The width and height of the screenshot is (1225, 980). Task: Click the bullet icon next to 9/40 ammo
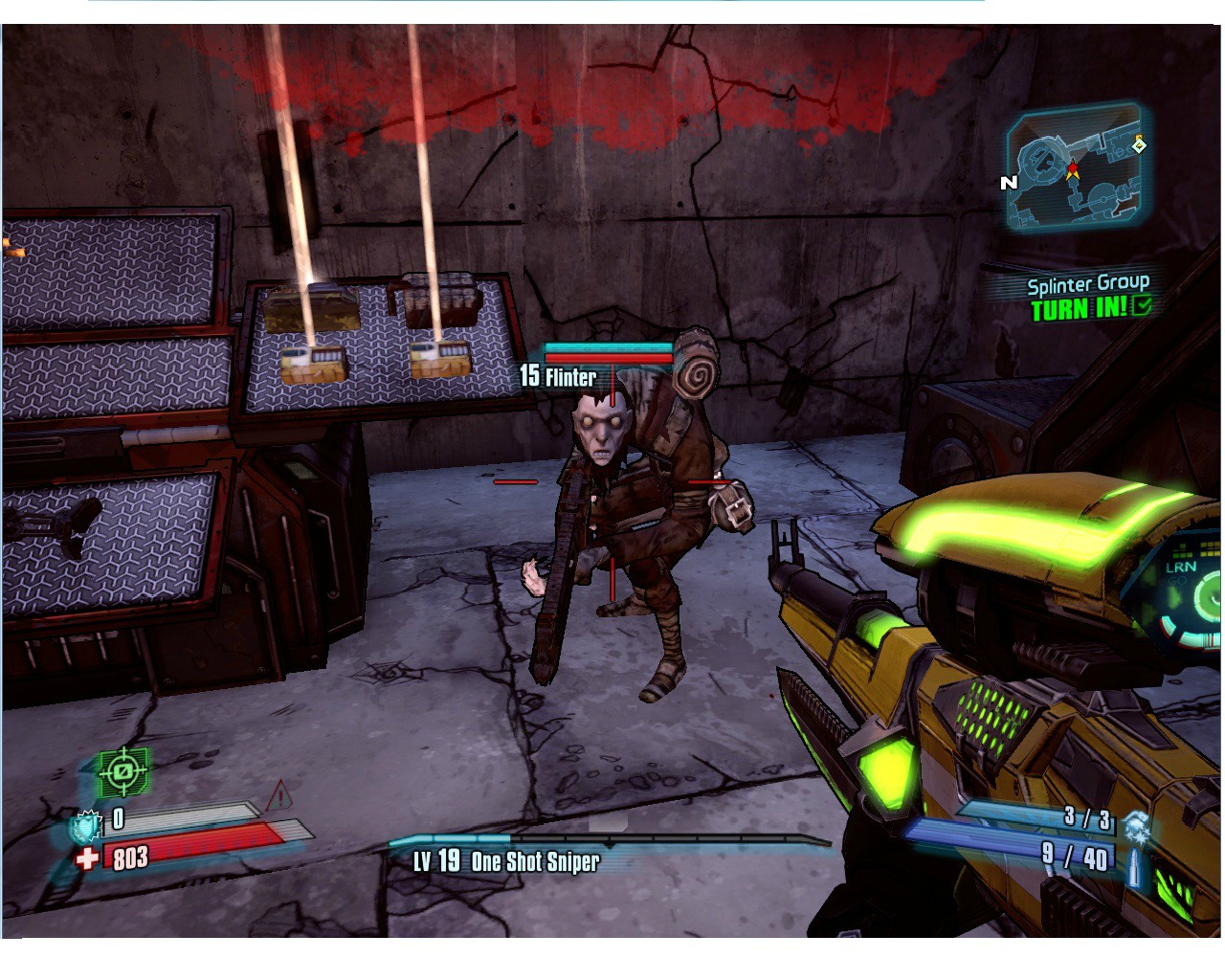pyautogui.click(x=1135, y=864)
